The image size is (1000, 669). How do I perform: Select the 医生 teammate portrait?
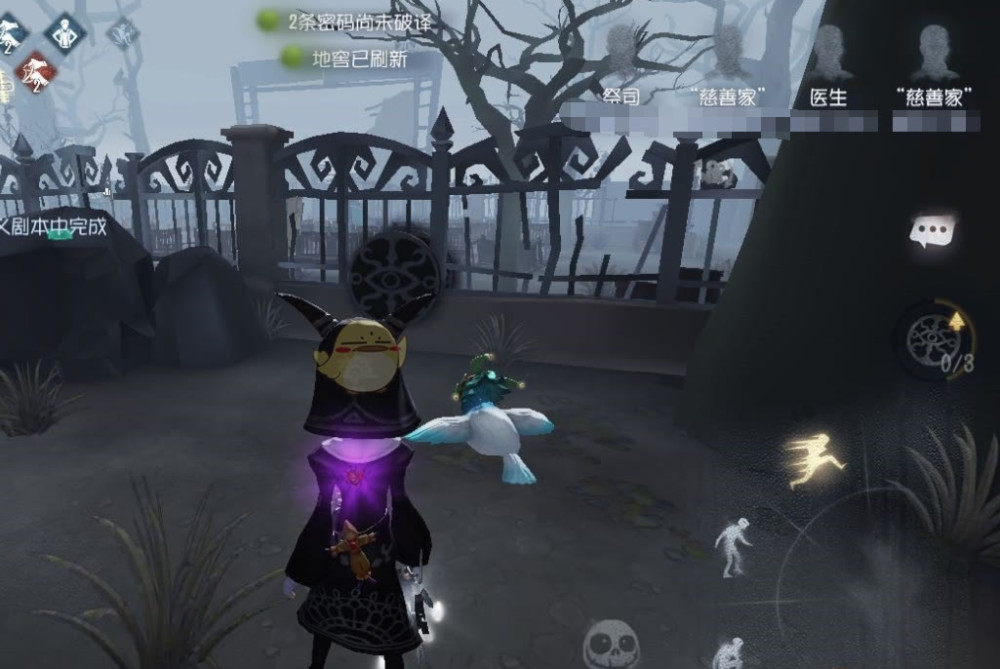[828, 58]
